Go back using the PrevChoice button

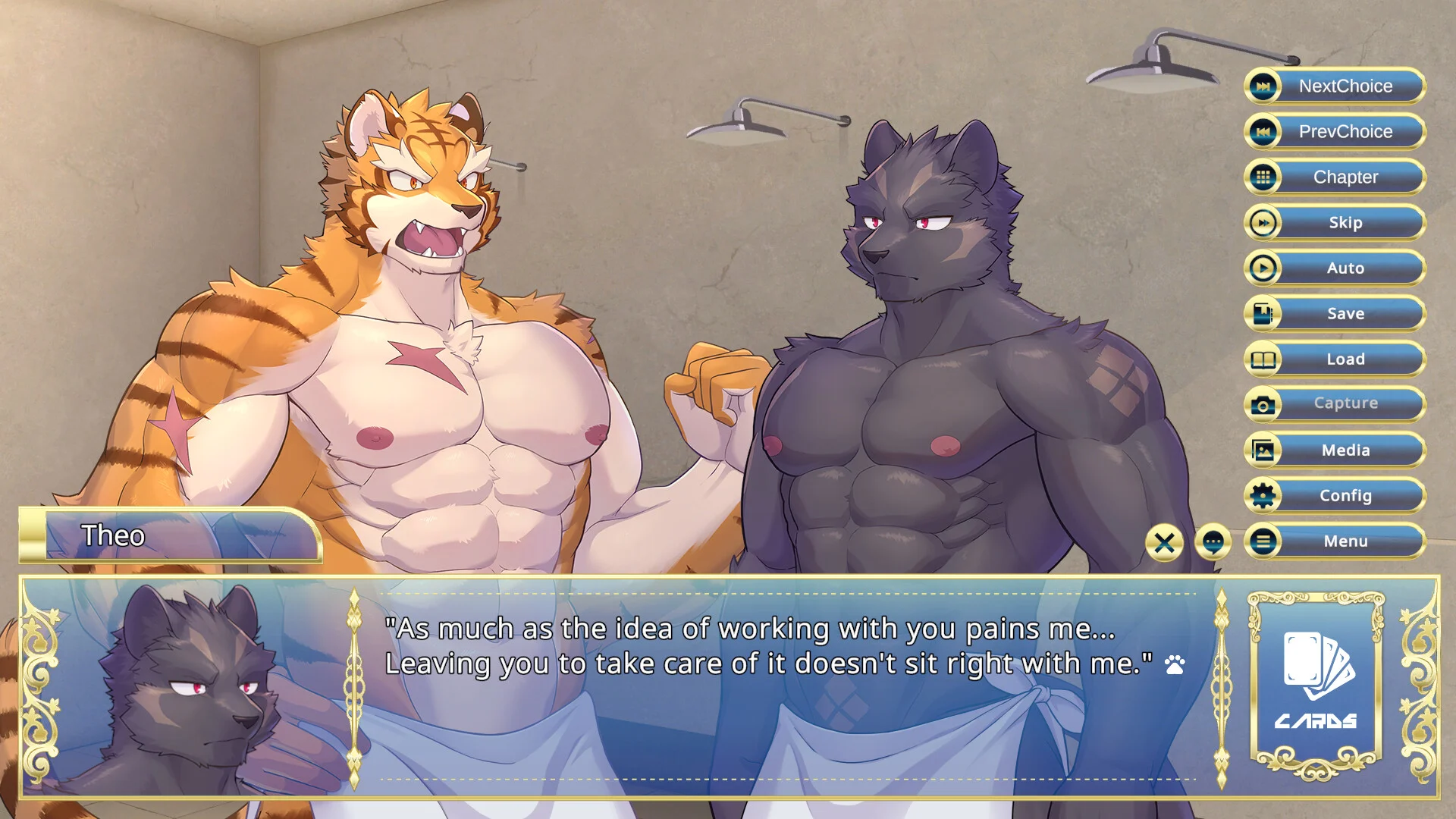(1335, 131)
